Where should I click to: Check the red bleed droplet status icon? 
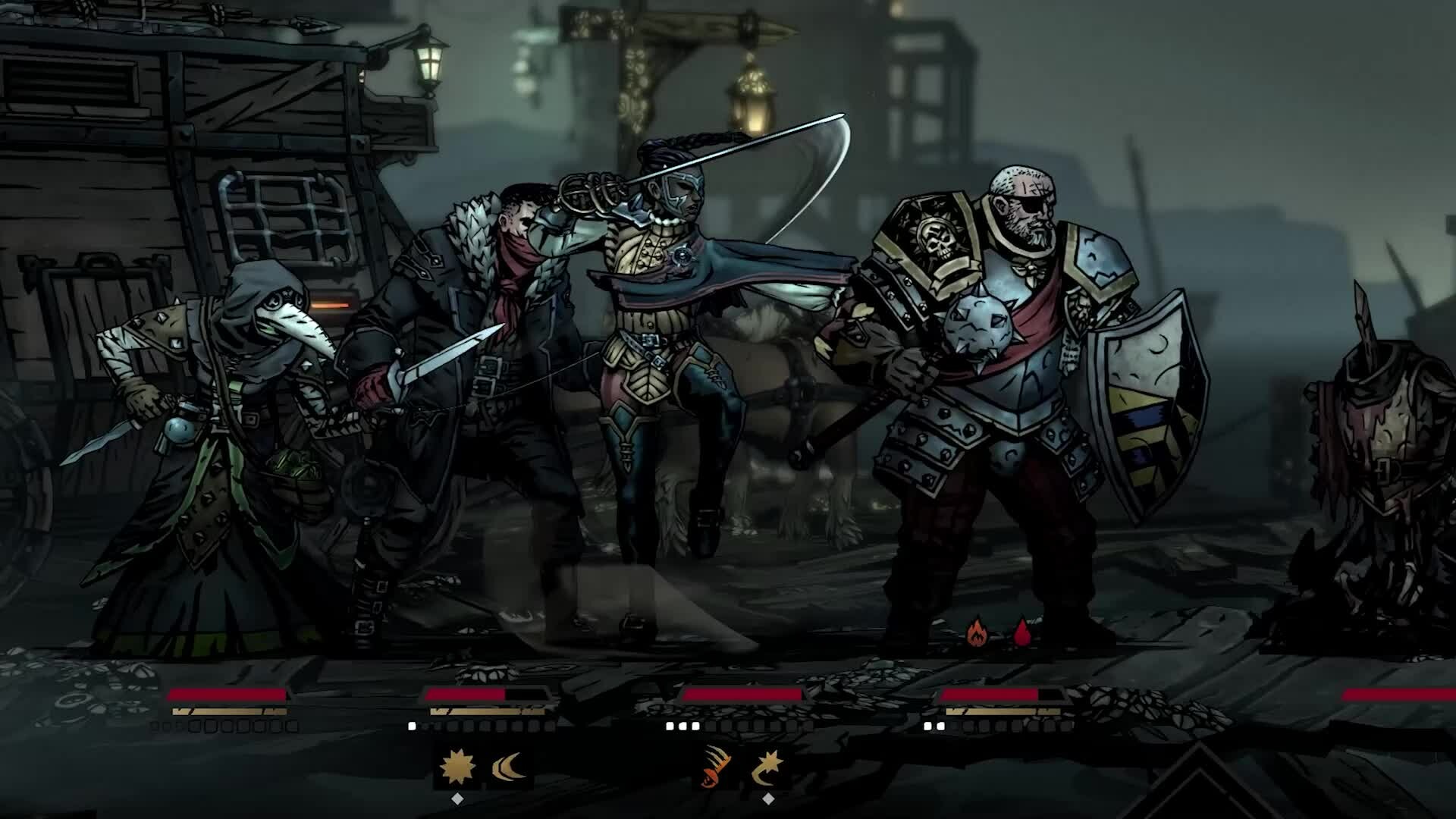1022,632
